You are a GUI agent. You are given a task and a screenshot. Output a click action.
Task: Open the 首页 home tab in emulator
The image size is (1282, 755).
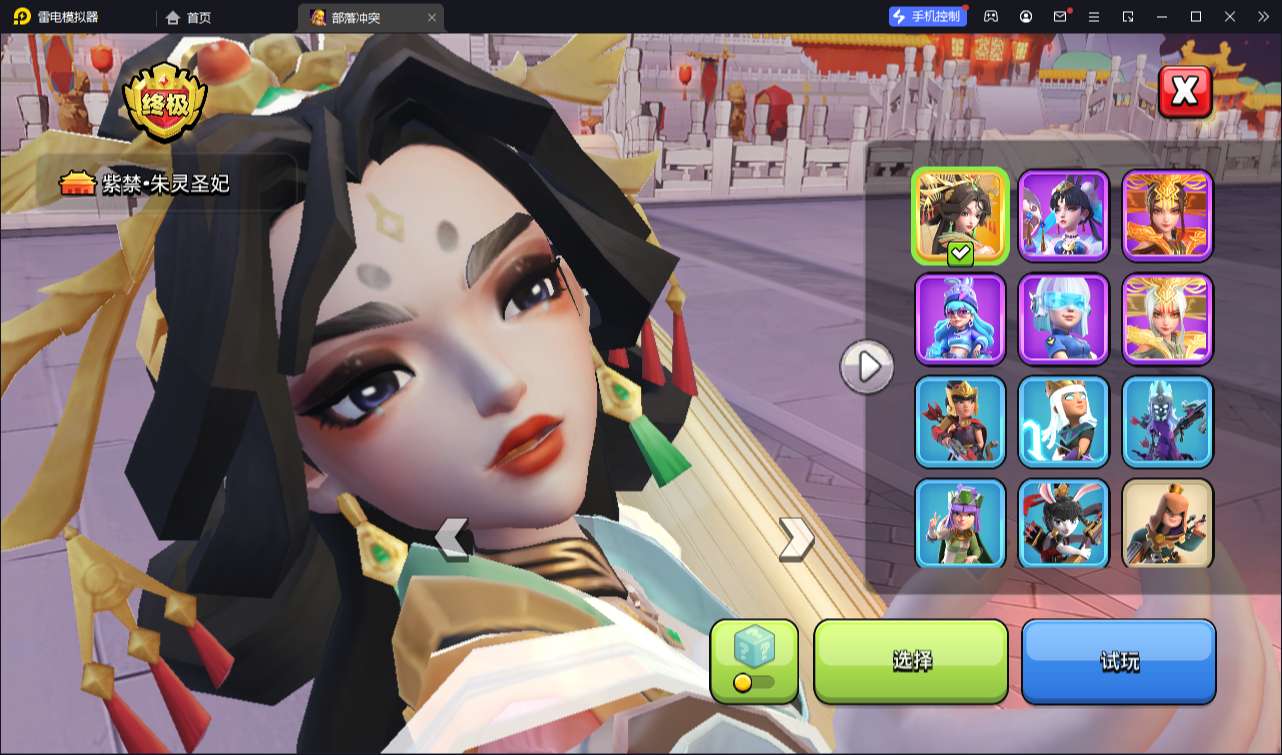click(x=189, y=17)
